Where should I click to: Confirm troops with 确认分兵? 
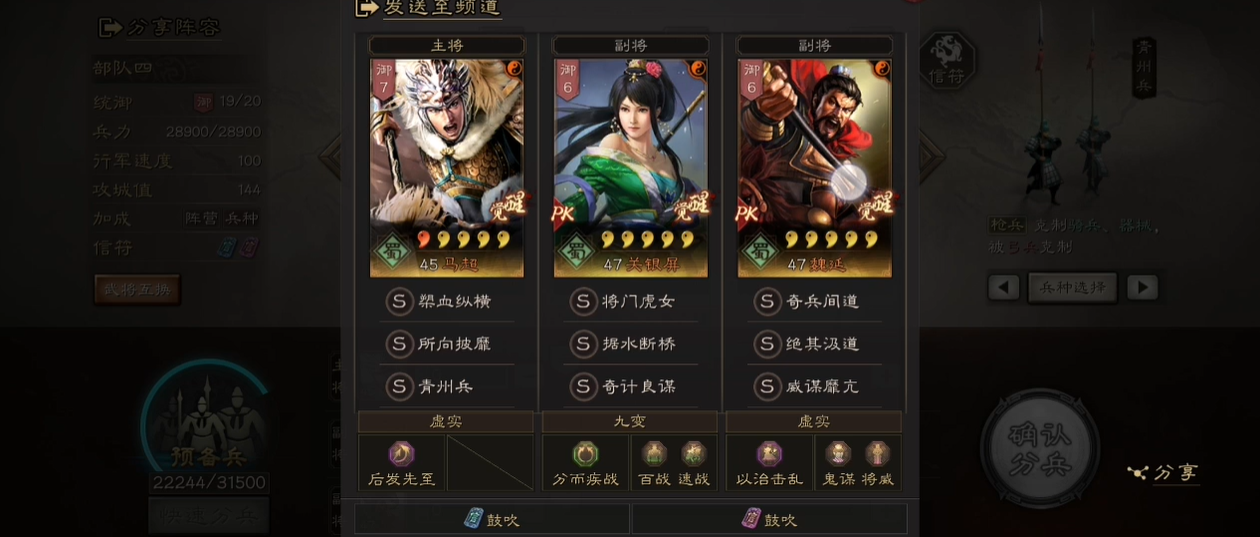[x=1040, y=448]
